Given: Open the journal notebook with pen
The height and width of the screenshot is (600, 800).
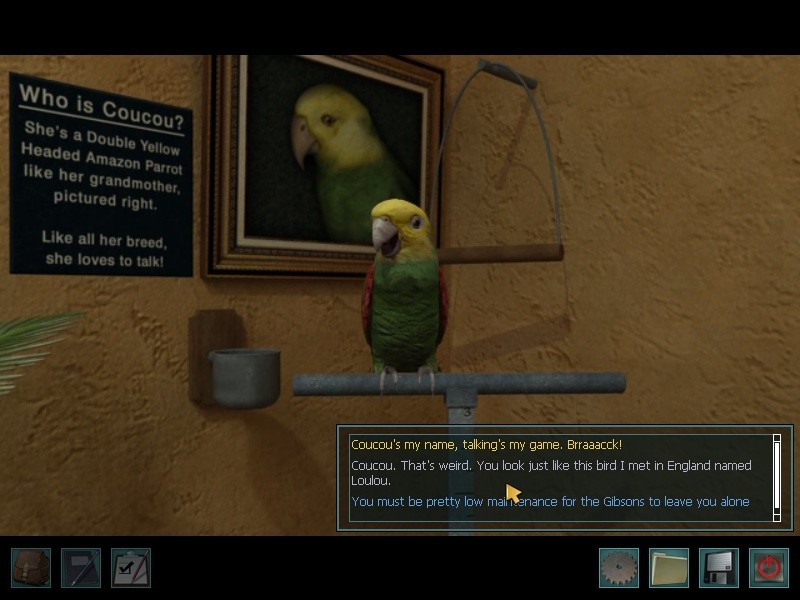Looking at the screenshot, I should pyautogui.click(x=81, y=567).
